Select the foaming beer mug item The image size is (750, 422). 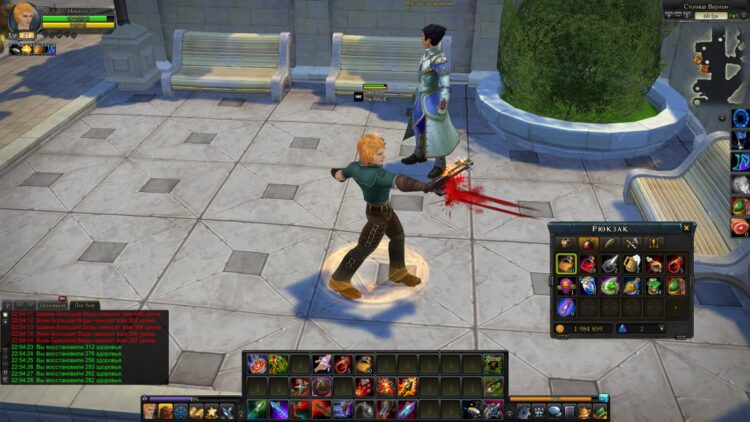click(633, 264)
